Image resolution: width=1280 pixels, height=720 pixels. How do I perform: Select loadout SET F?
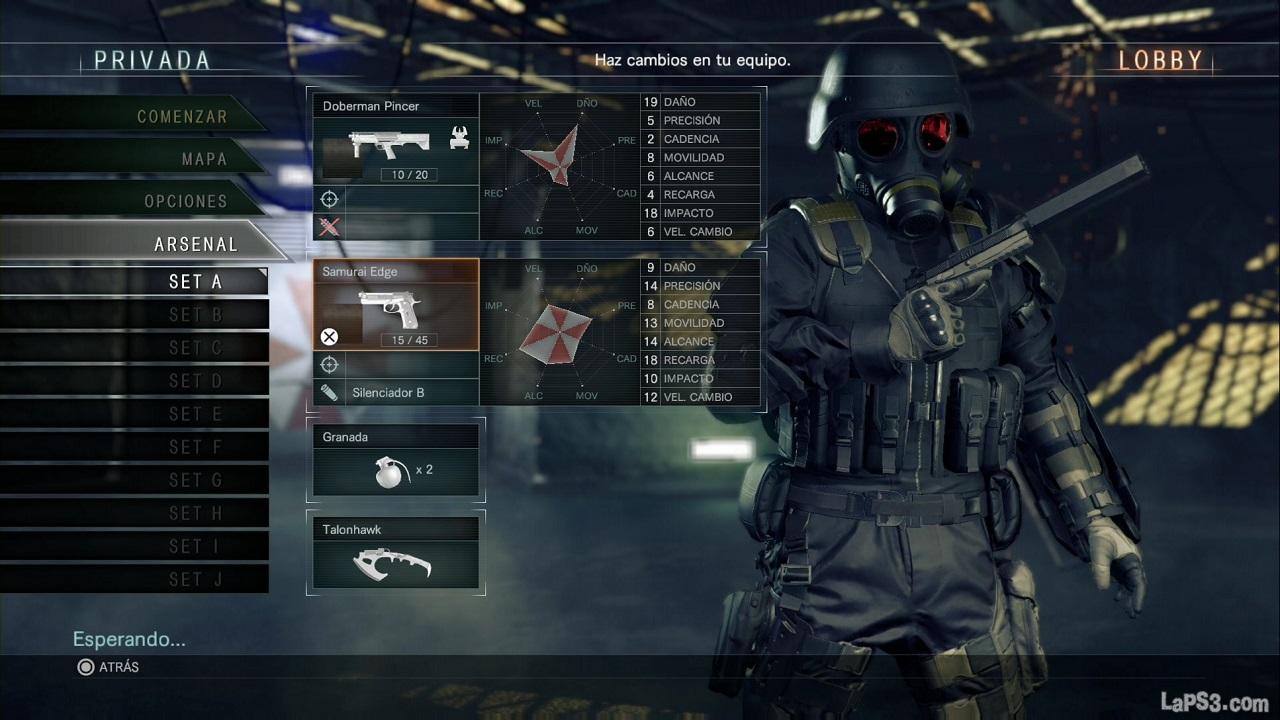pyautogui.click(x=195, y=446)
